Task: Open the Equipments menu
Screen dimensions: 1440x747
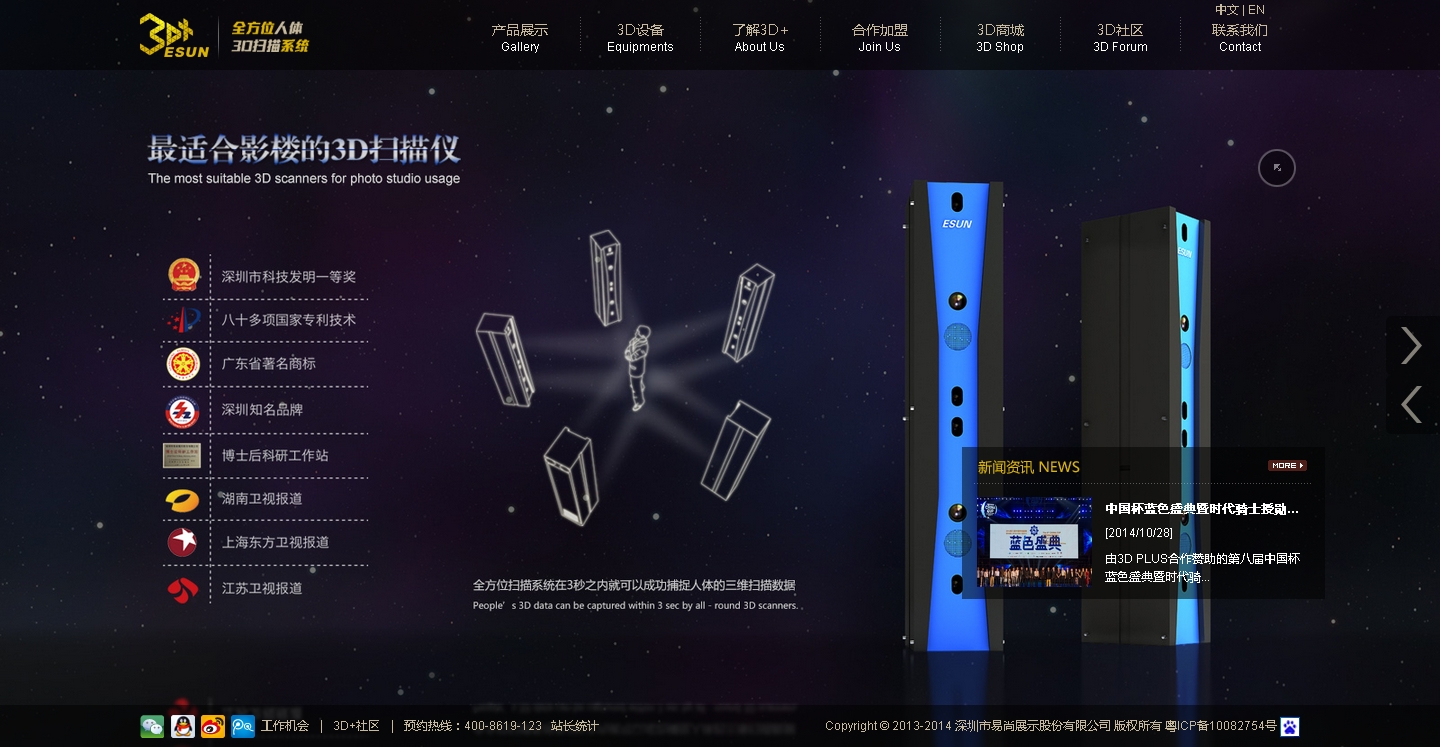Action: [x=640, y=38]
